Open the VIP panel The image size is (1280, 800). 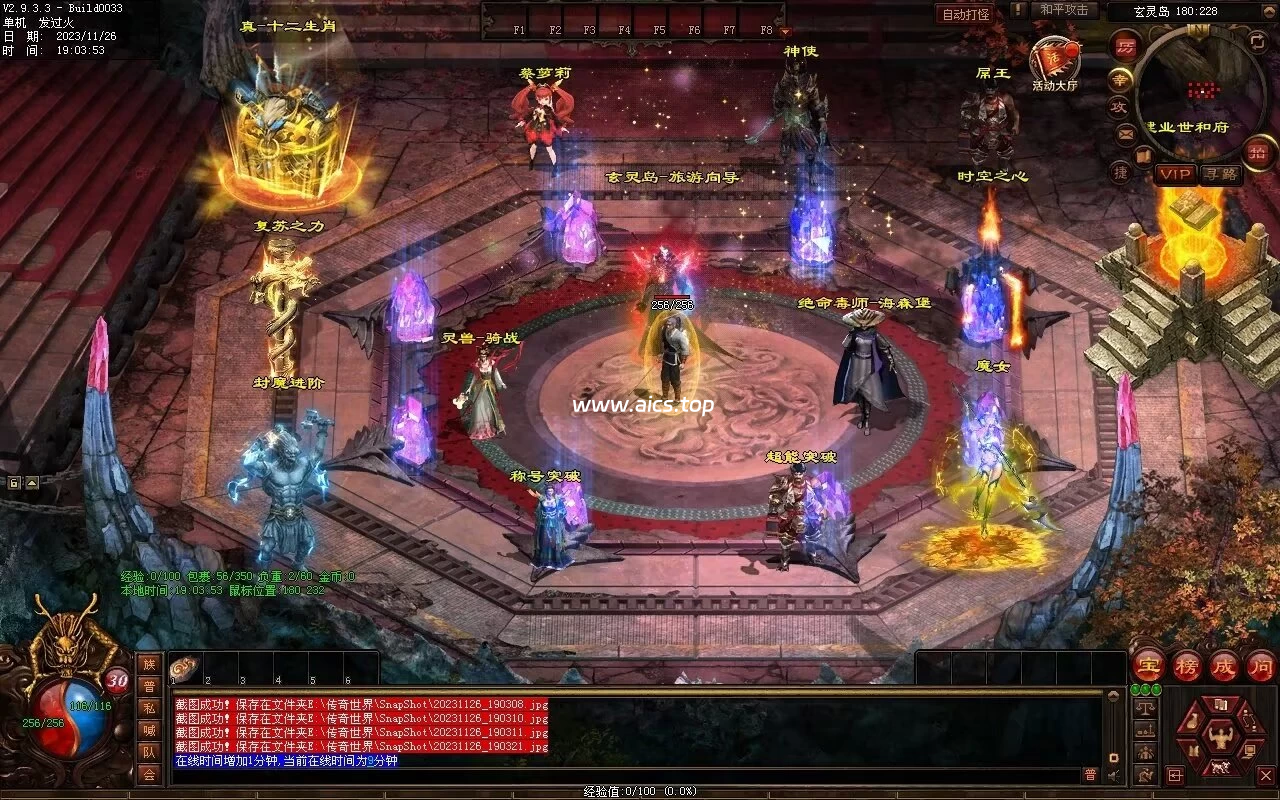pos(1176,174)
